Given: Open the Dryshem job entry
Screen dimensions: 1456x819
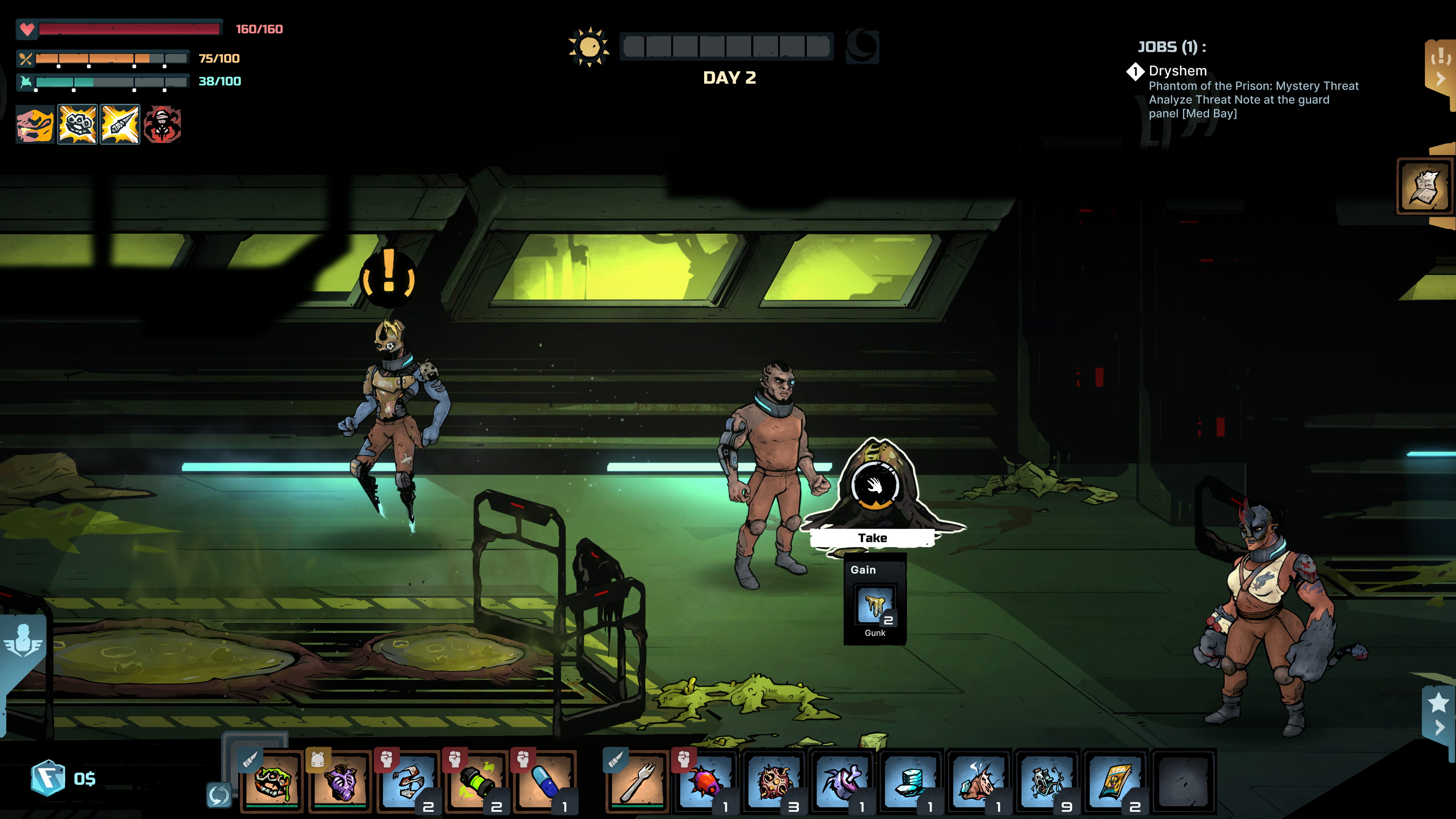Looking at the screenshot, I should (x=1178, y=71).
